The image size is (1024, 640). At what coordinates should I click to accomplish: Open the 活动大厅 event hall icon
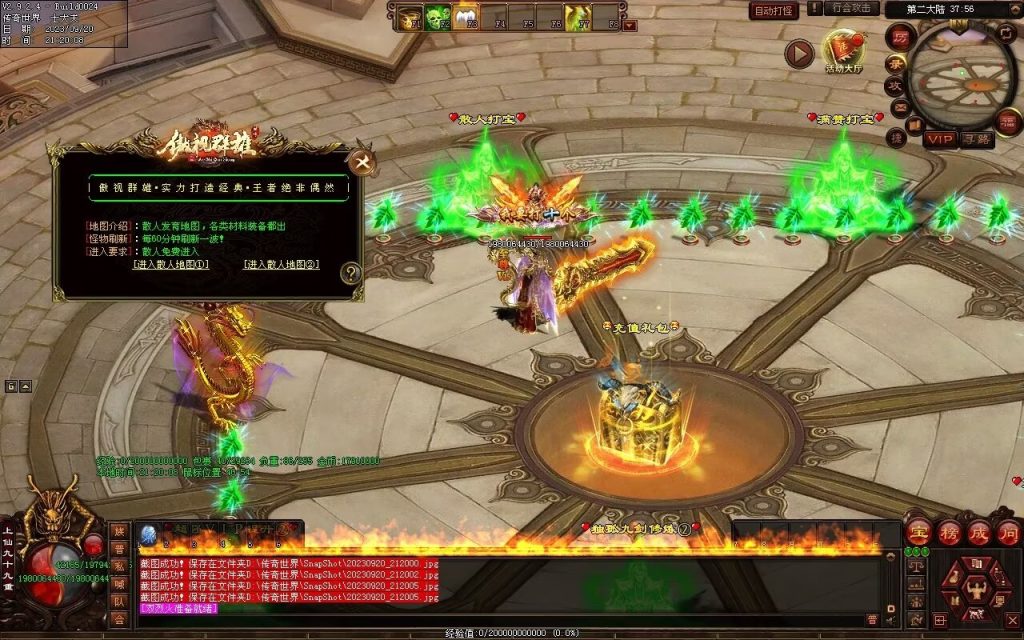[x=843, y=51]
